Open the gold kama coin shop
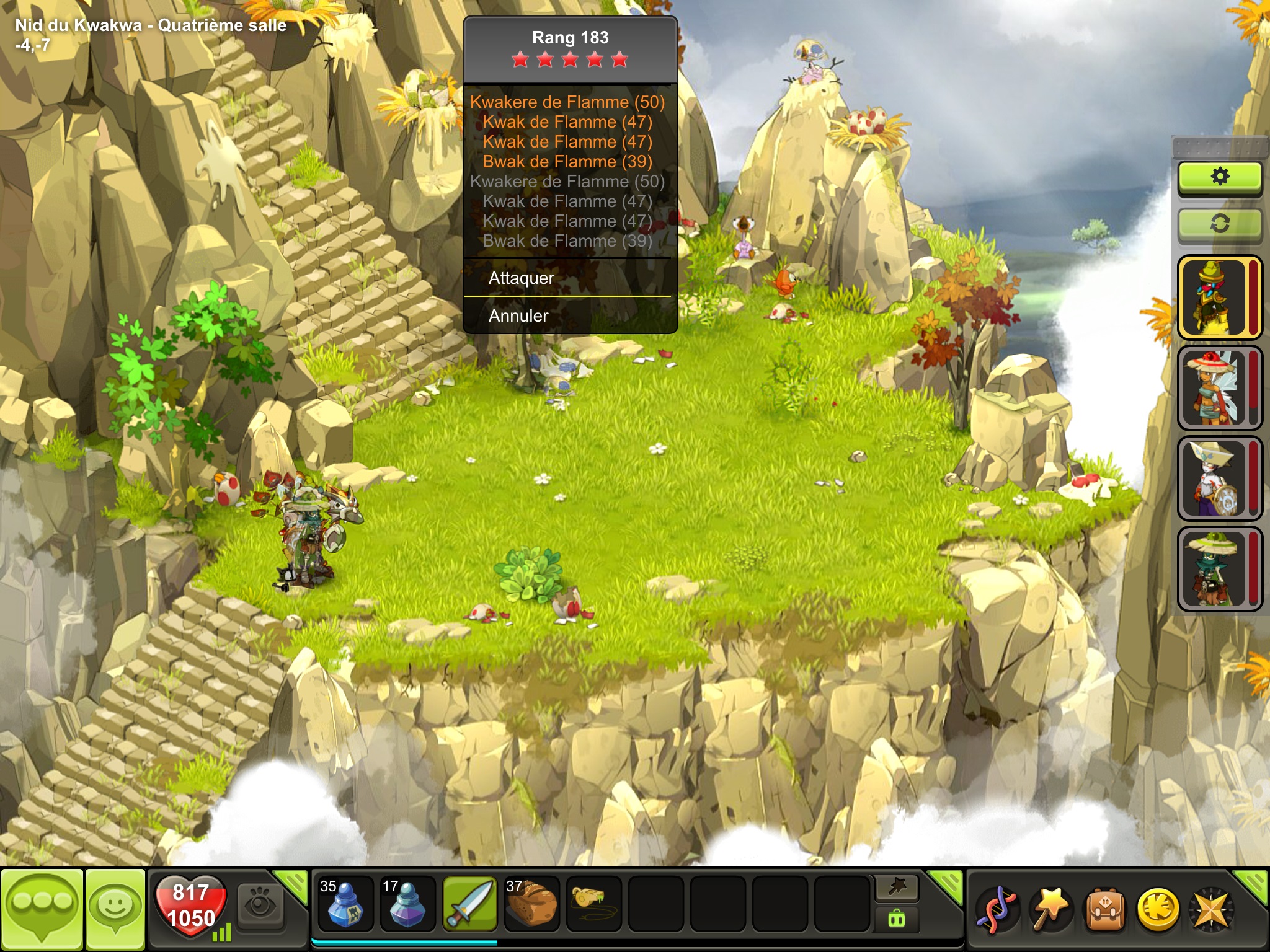 pyautogui.click(x=1157, y=910)
